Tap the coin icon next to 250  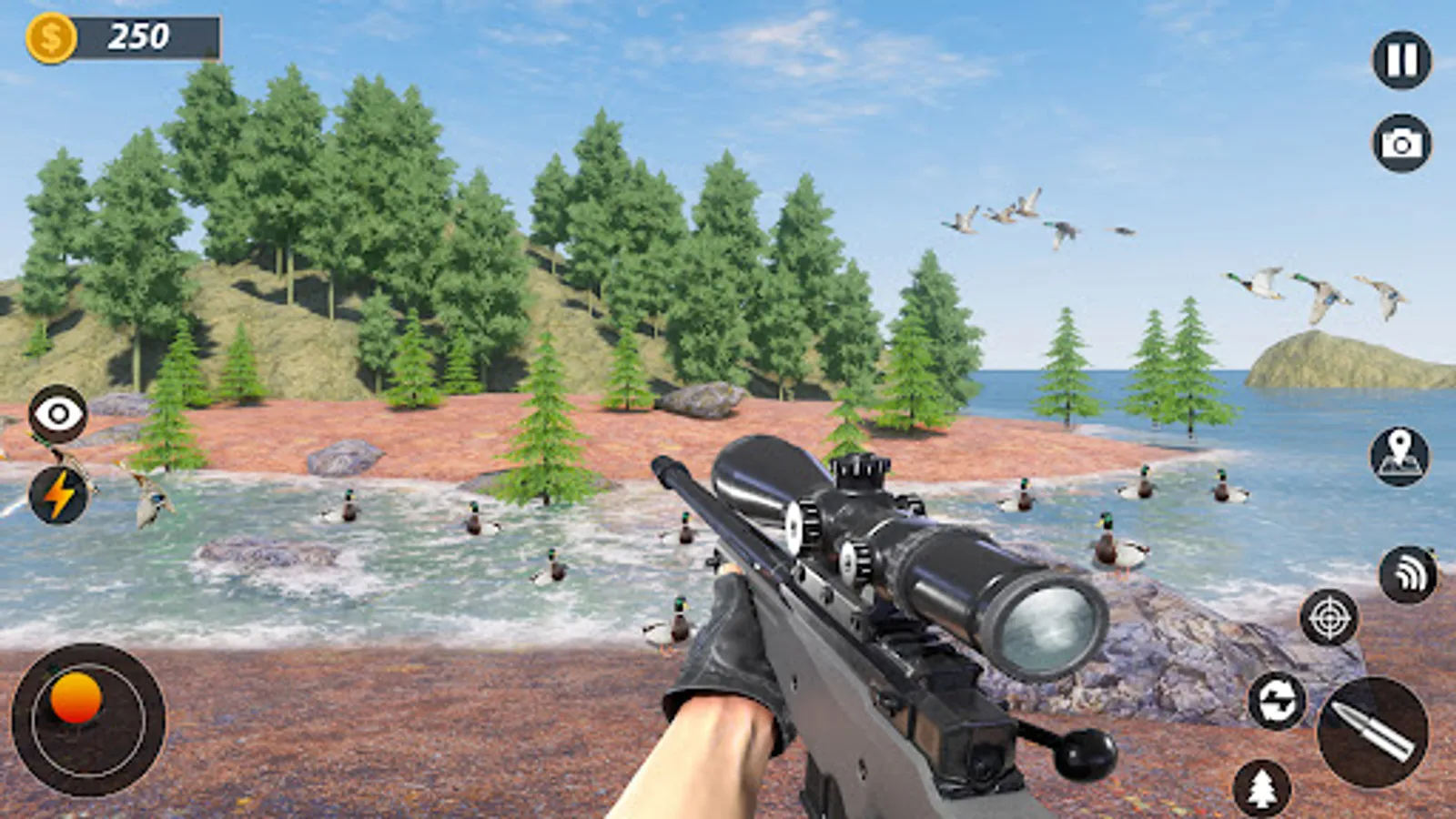52,35
